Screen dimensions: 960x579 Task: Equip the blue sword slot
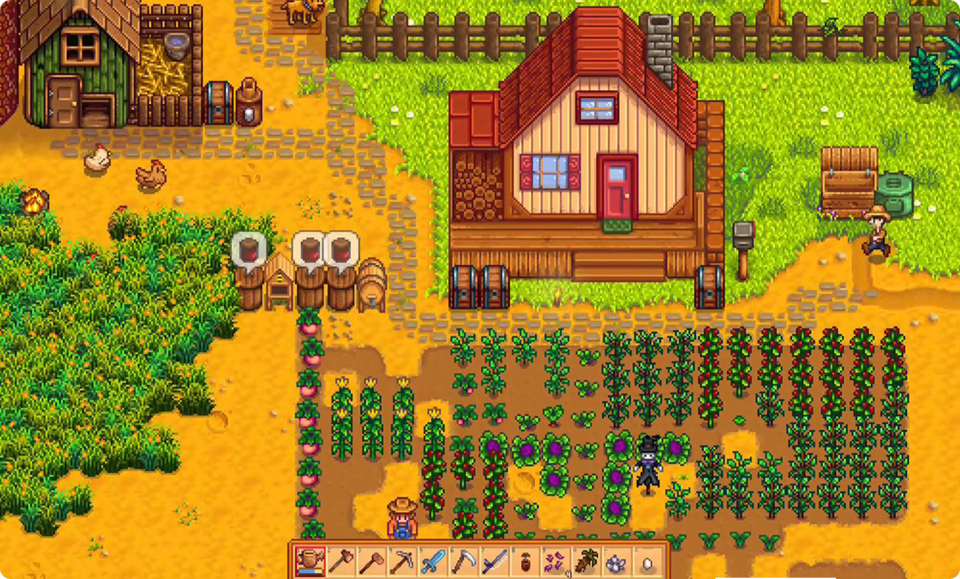[433, 561]
